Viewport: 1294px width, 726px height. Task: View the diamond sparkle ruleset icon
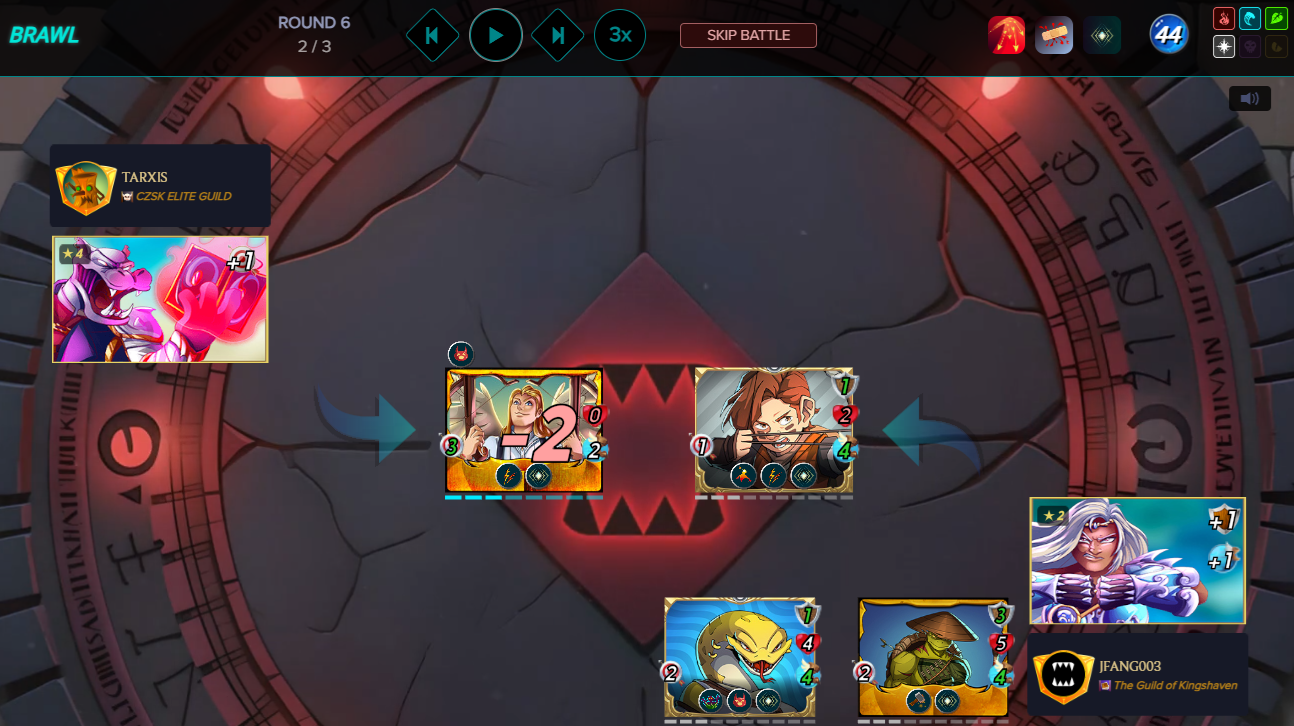click(1102, 35)
